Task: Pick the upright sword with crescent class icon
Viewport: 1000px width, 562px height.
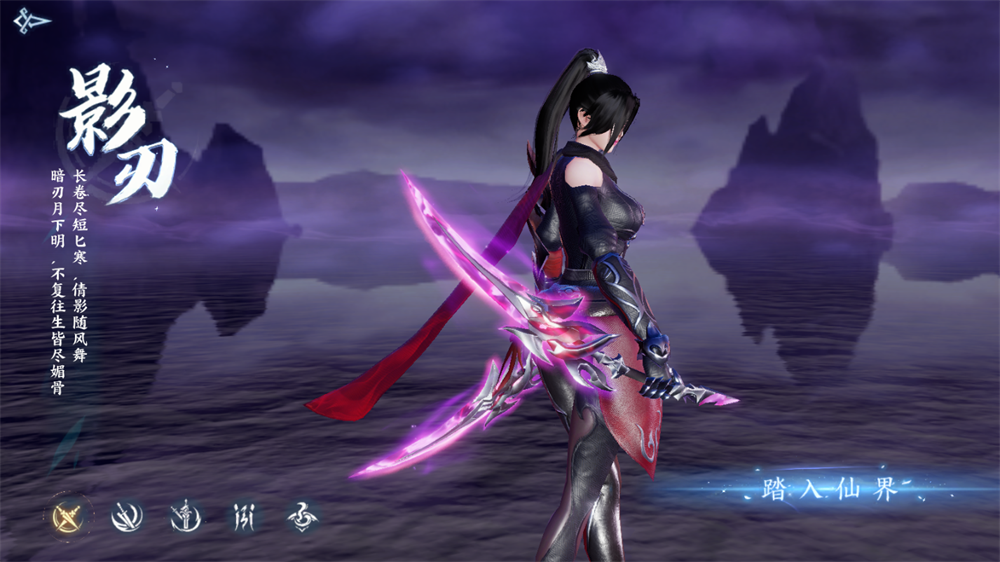Action: [186, 516]
